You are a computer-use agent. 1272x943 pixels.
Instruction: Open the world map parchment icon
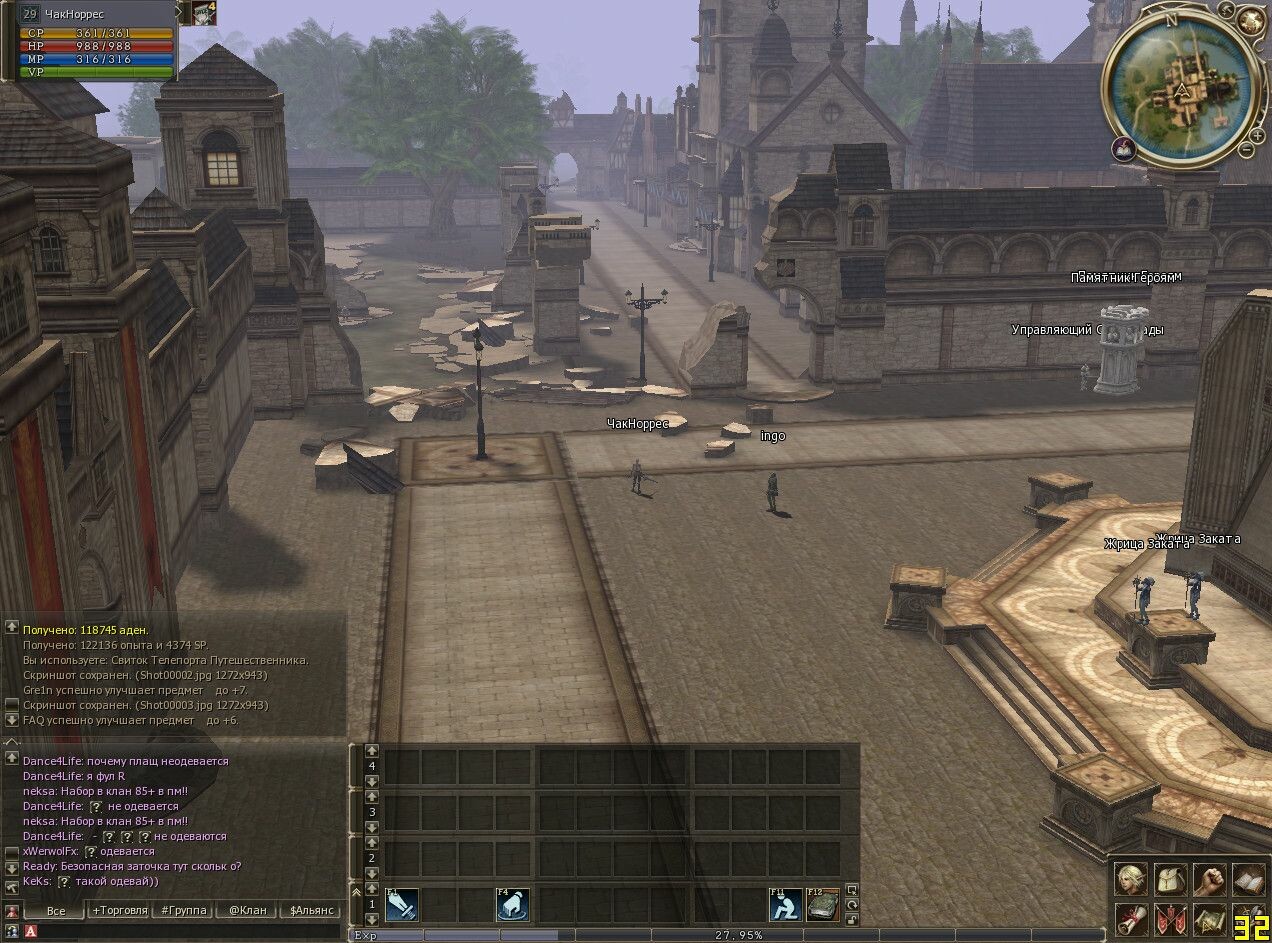coord(1212,921)
